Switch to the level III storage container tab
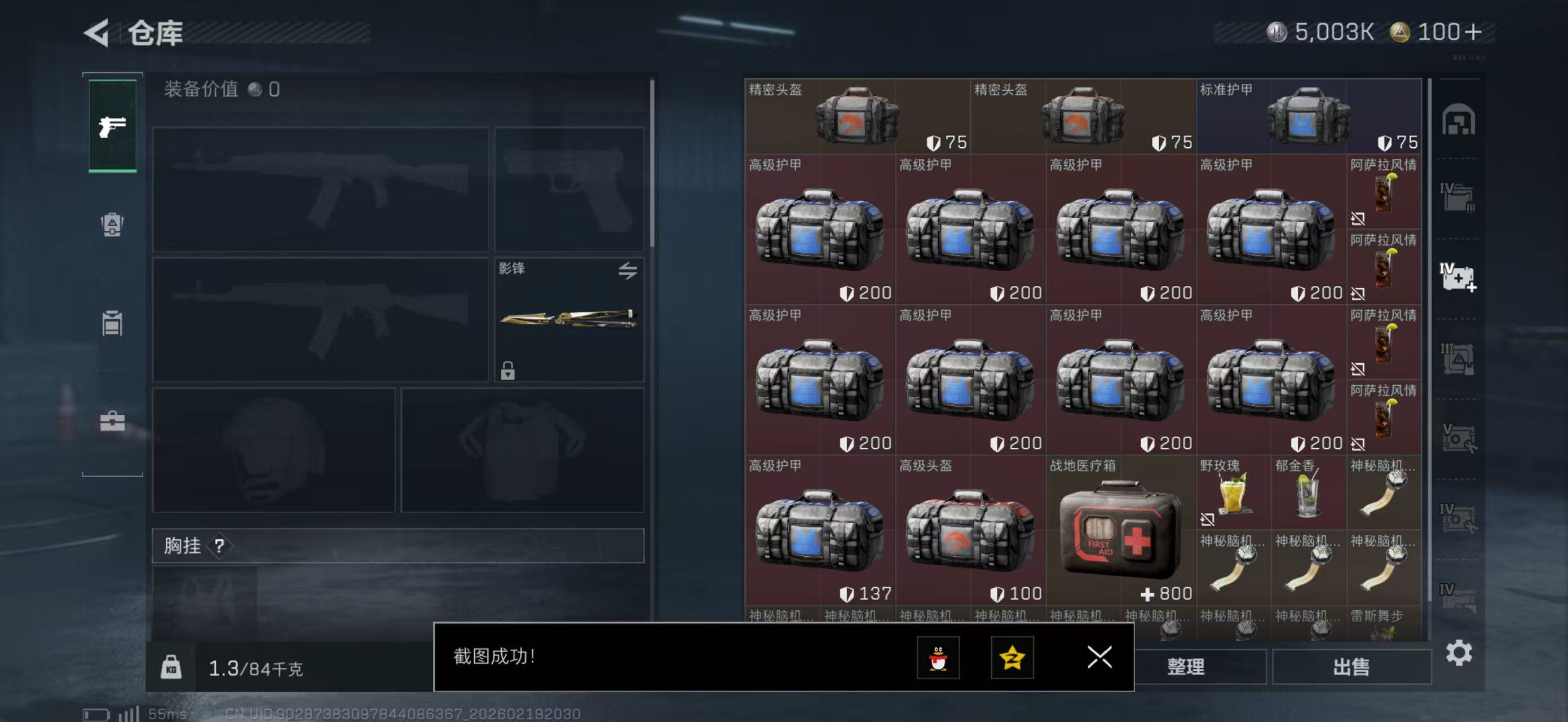The height and width of the screenshot is (722, 1568). click(1459, 360)
